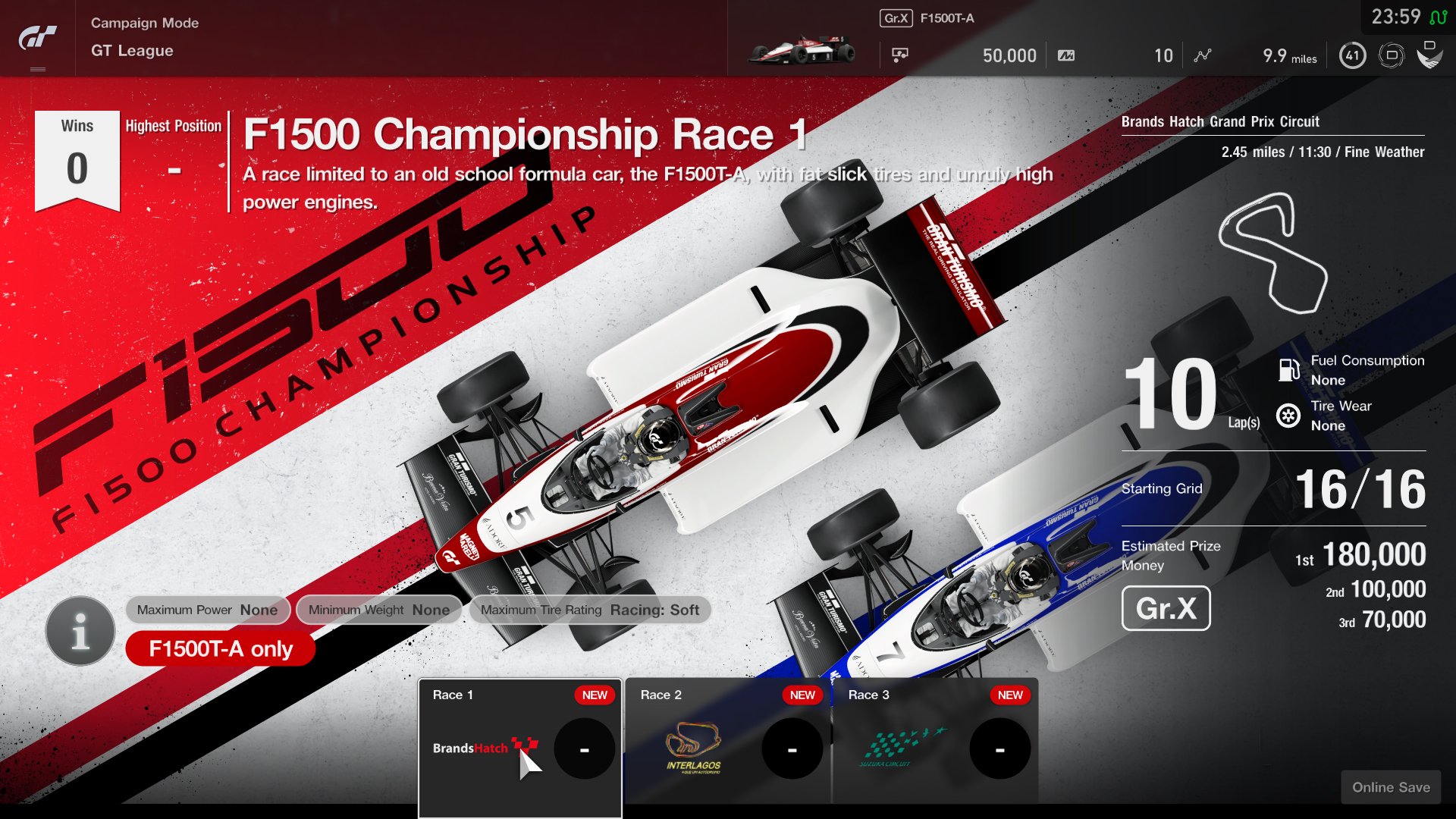
Task: Click the Online Save button bottom-right
Action: (1391, 787)
